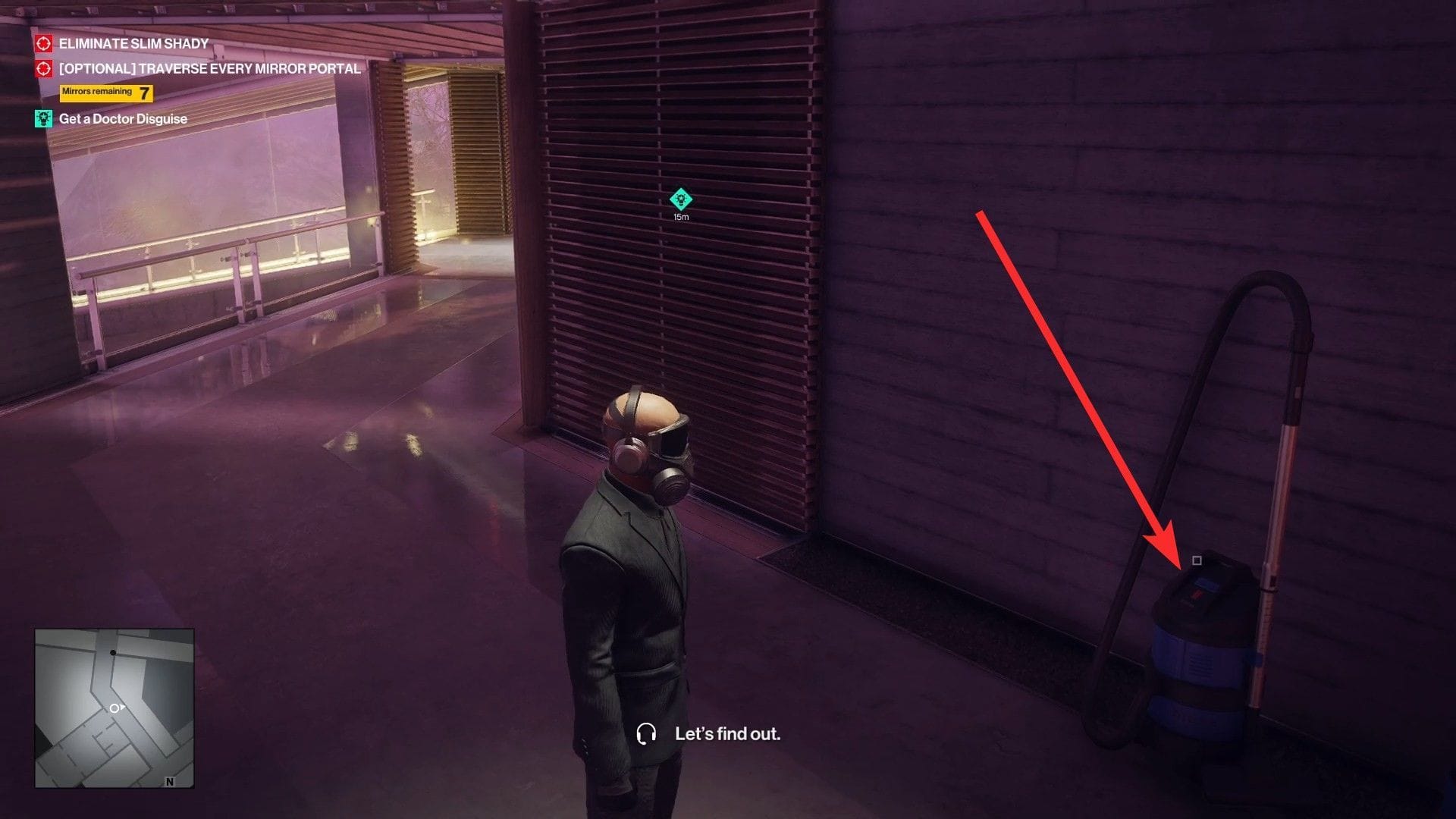Click the Let's find out subtitle text
This screenshot has width=1456, height=819.
[727, 734]
